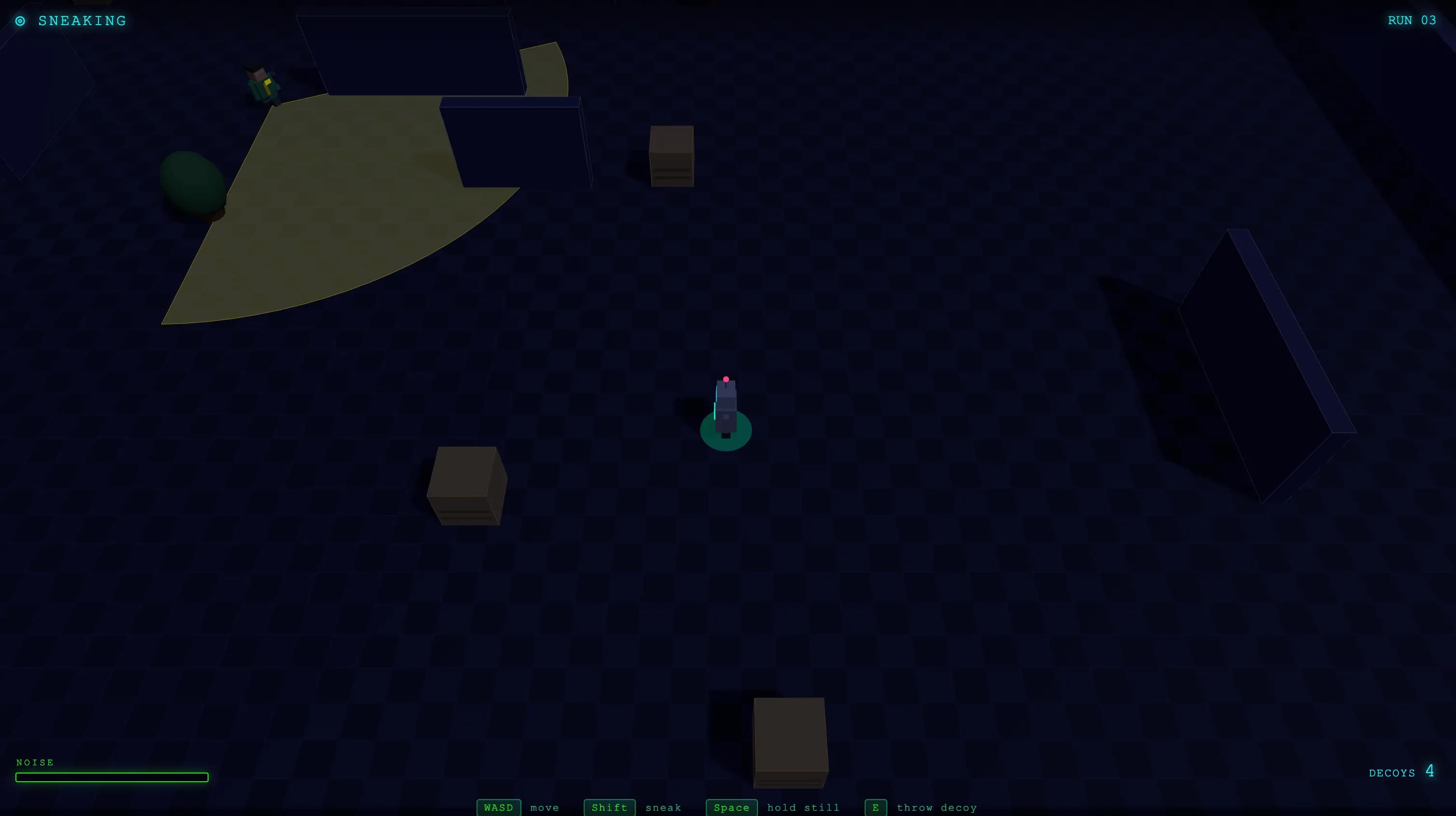Enable hold still via the Space keybind badge
The image size is (1456, 816).
click(x=731, y=807)
